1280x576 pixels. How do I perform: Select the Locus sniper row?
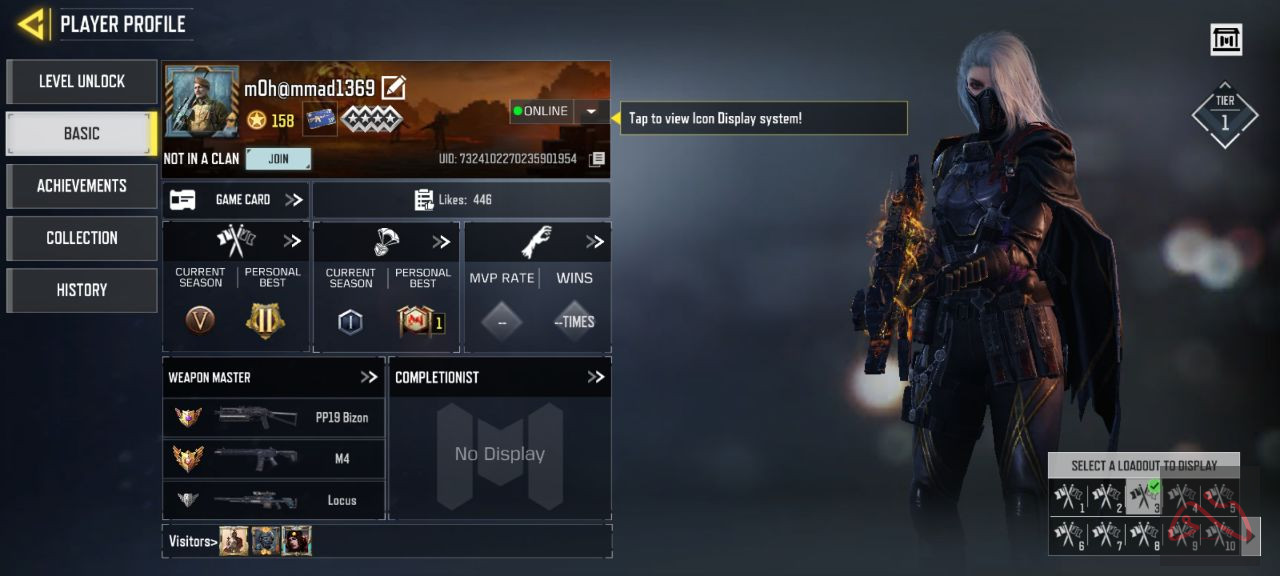(273, 500)
